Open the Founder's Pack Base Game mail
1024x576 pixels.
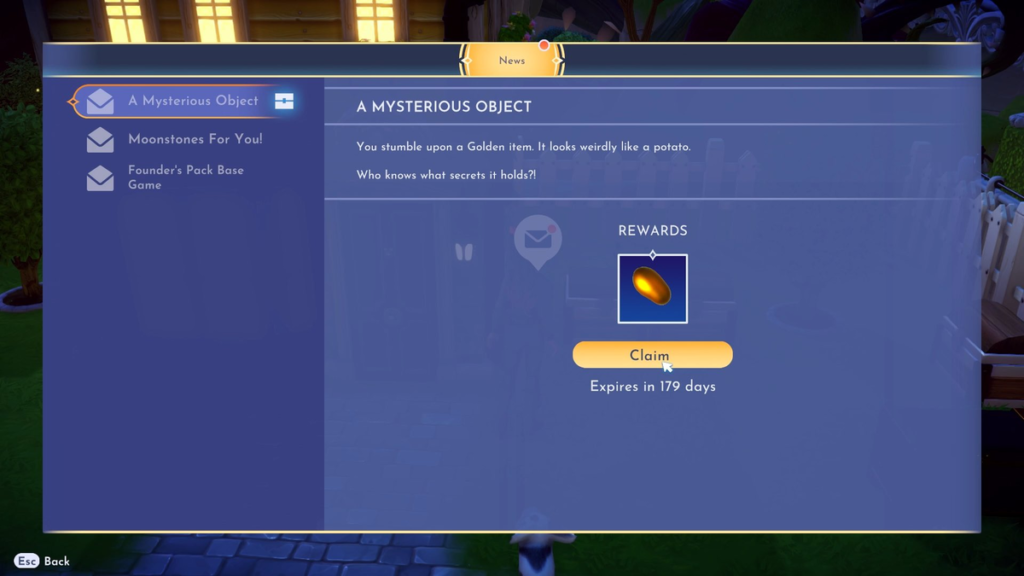point(185,178)
